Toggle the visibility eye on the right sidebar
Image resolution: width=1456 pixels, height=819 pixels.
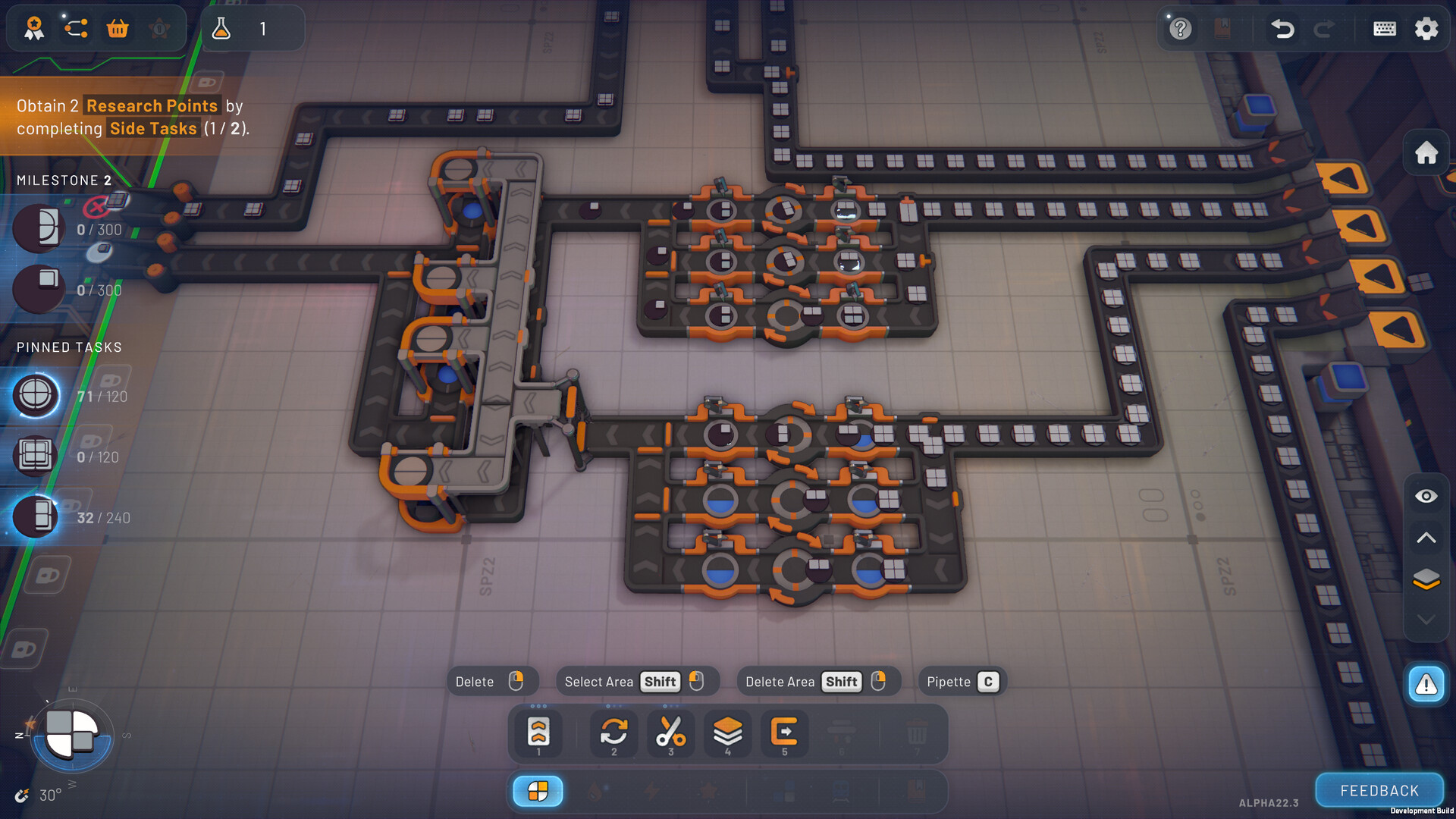click(1426, 496)
